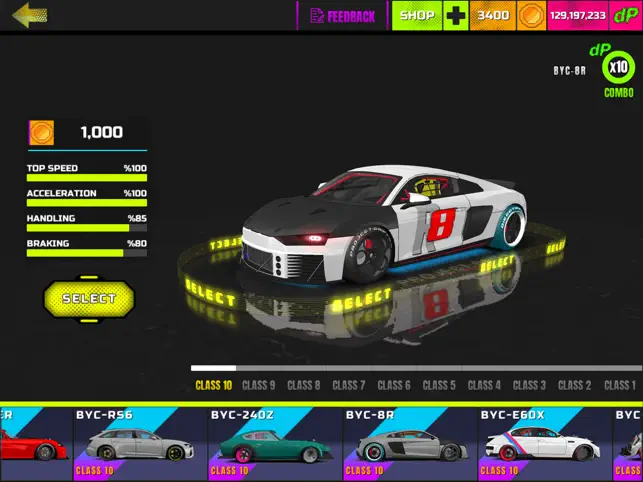Choose the BYC-8R car thumbnail
Image resolution: width=643 pixels, height=482 pixels.
point(409,444)
